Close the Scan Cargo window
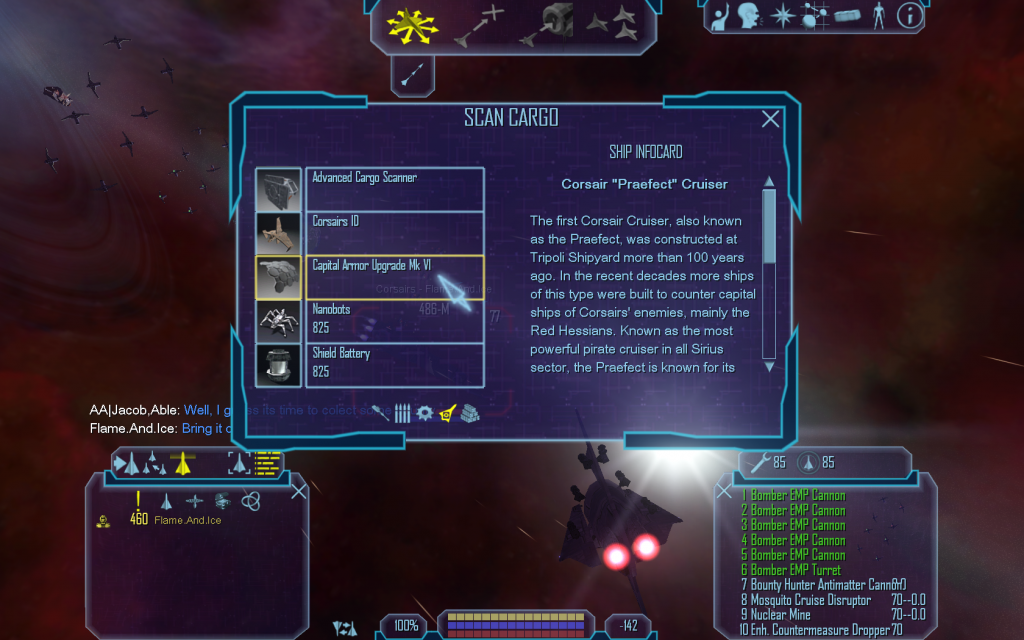 click(x=770, y=120)
